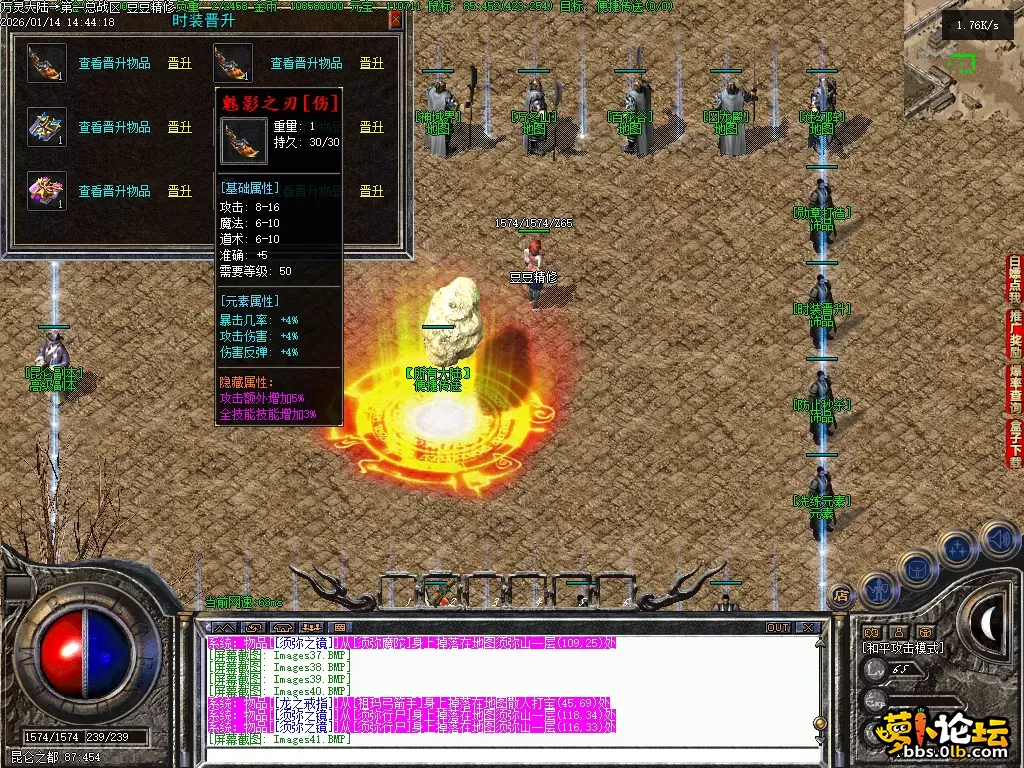Click the OUT button above the chat
The width and height of the screenshot is (1024, 768).
(x=777, y=628)
